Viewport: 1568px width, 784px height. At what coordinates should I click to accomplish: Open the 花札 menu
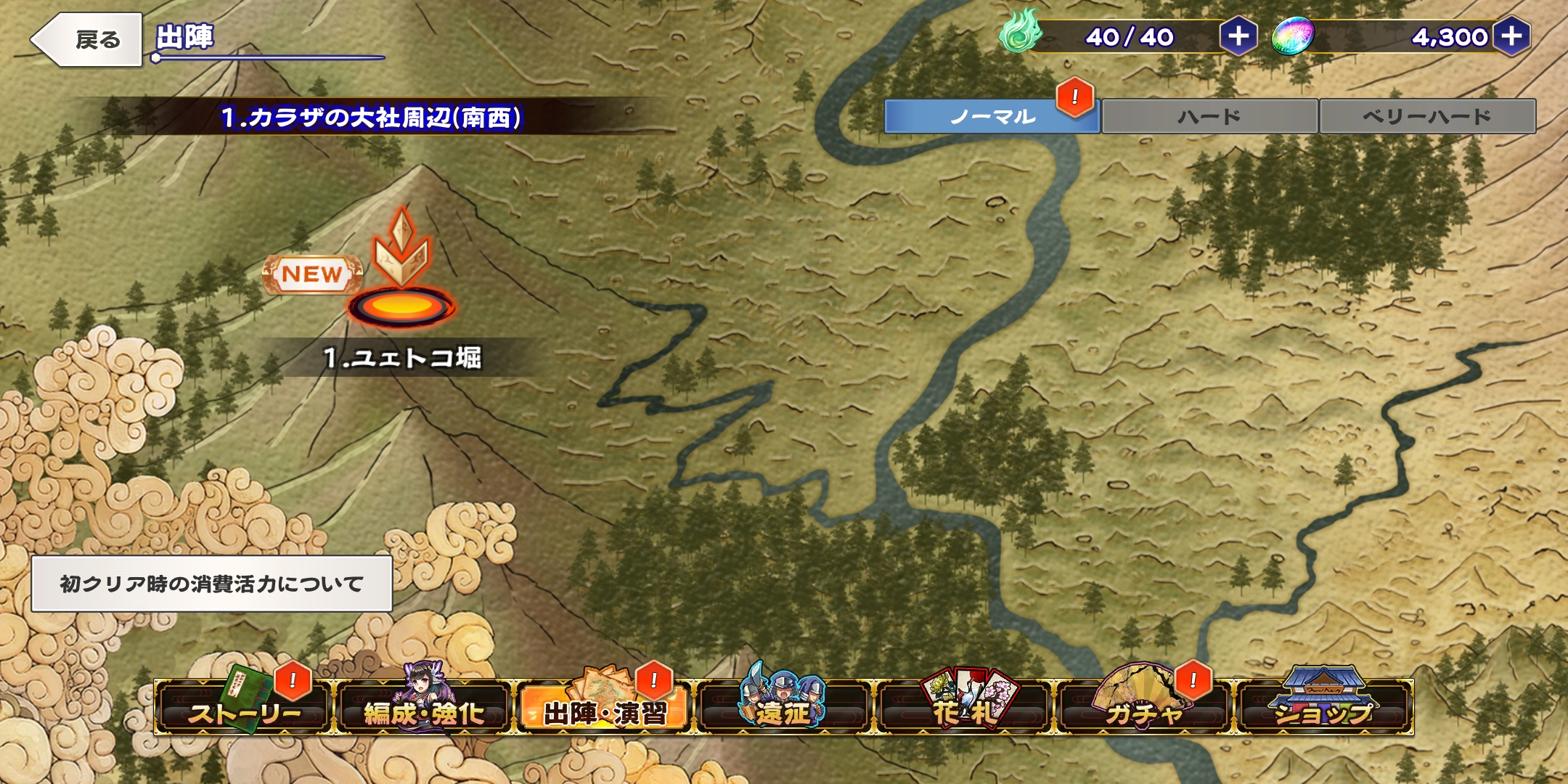pos(964,708)
